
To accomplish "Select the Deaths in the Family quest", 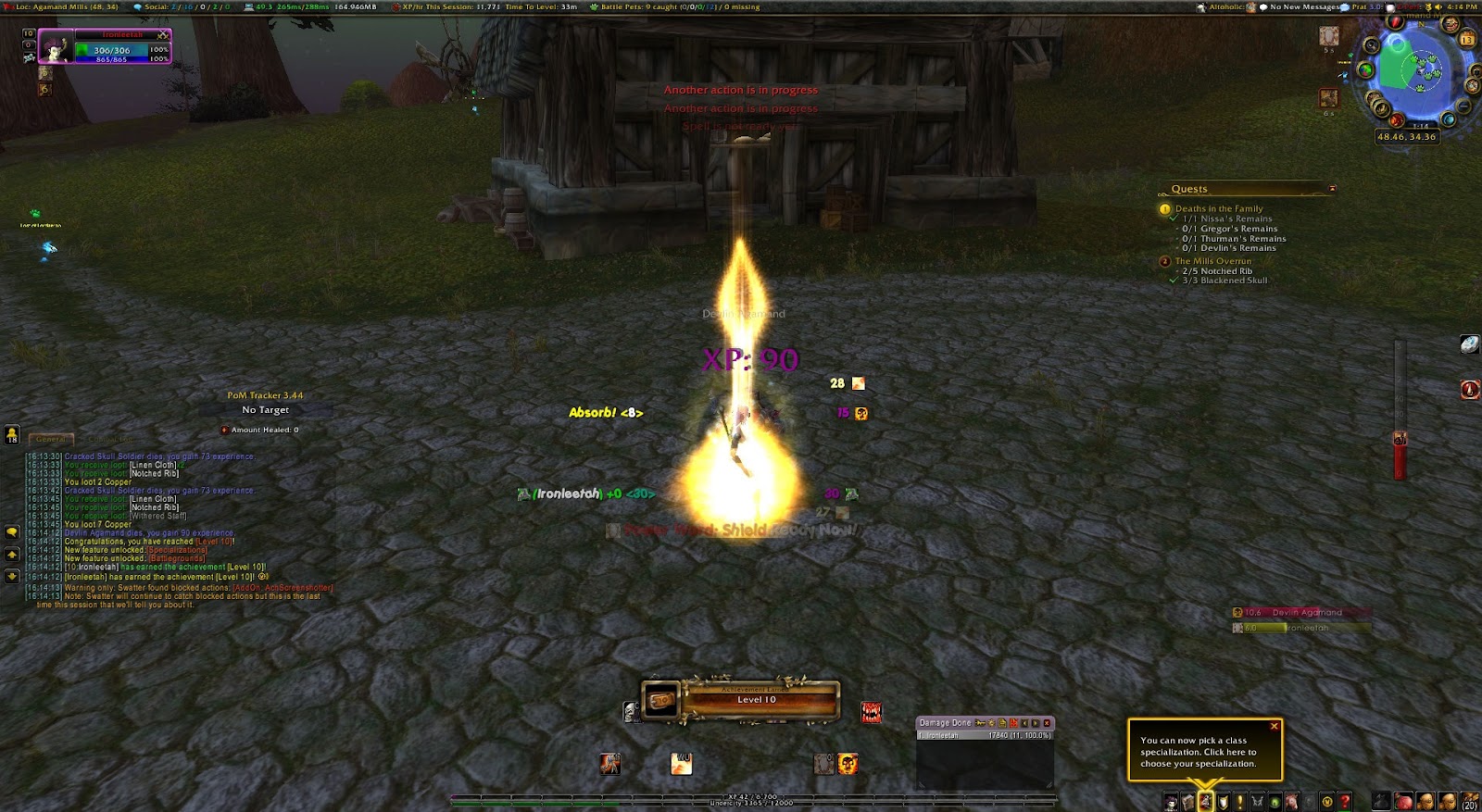I will click(1219, 209).
